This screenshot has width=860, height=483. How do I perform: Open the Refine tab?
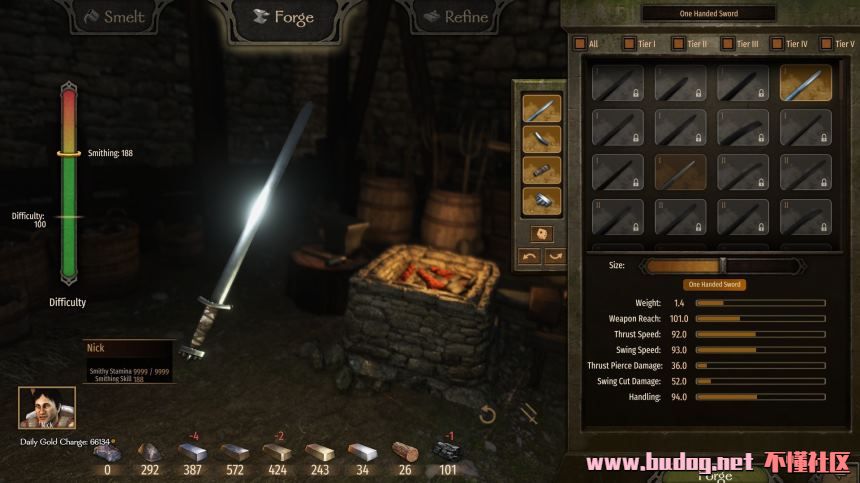tap(455, 17)
